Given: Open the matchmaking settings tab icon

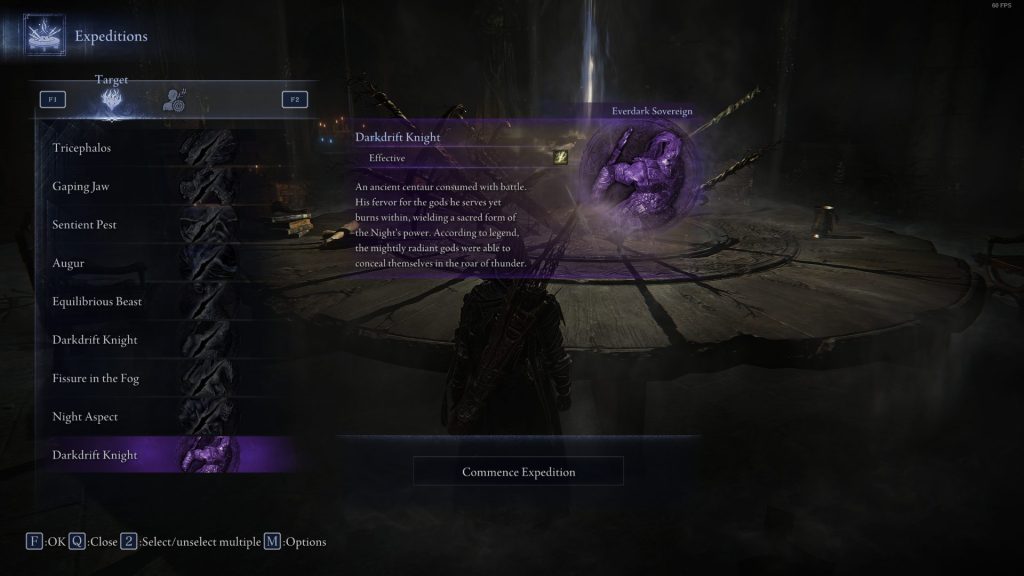Looking at the screenshot, I should (x=174, y=99).
